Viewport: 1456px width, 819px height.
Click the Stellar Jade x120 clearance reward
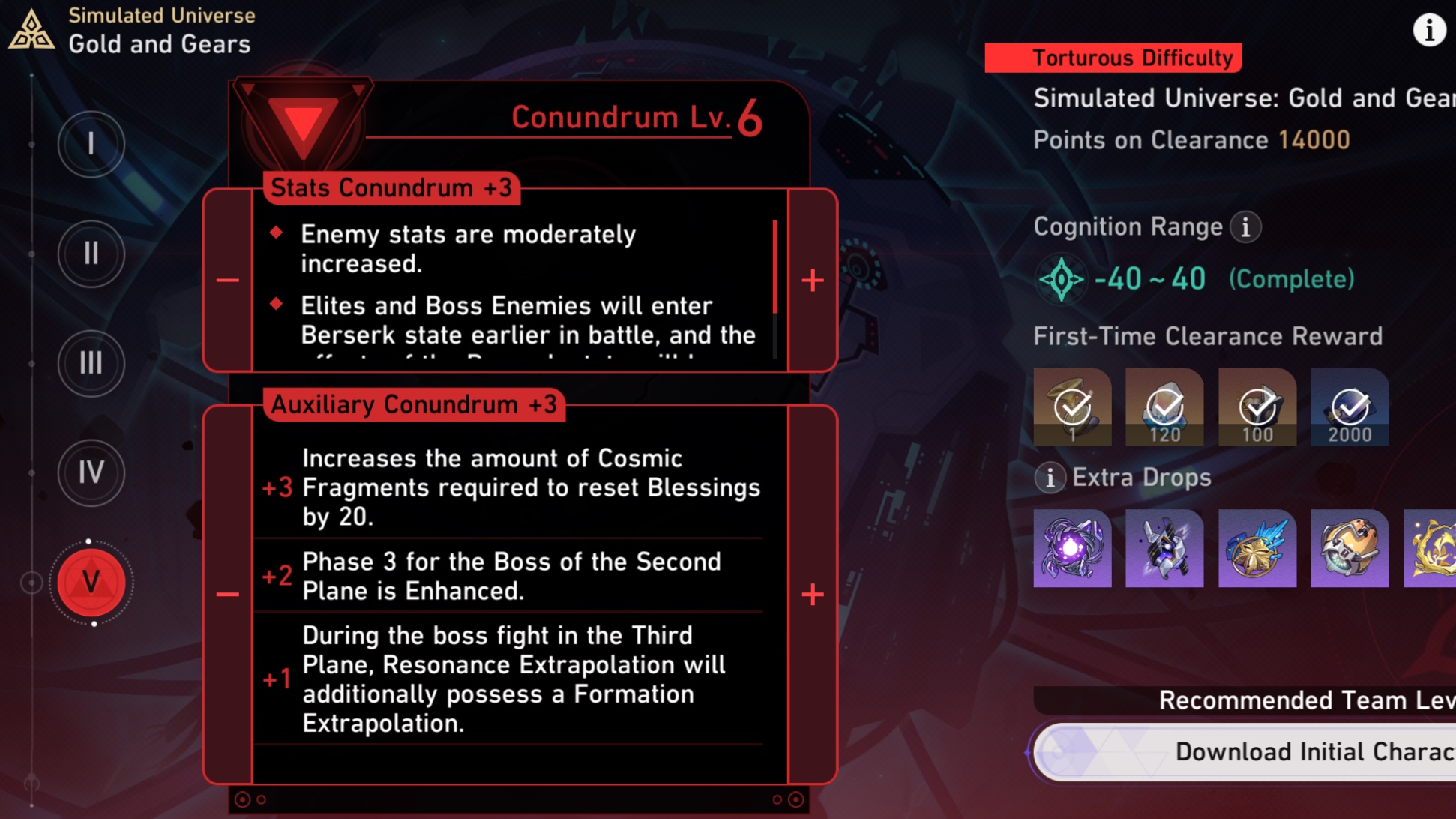[x=1164, y=407]
